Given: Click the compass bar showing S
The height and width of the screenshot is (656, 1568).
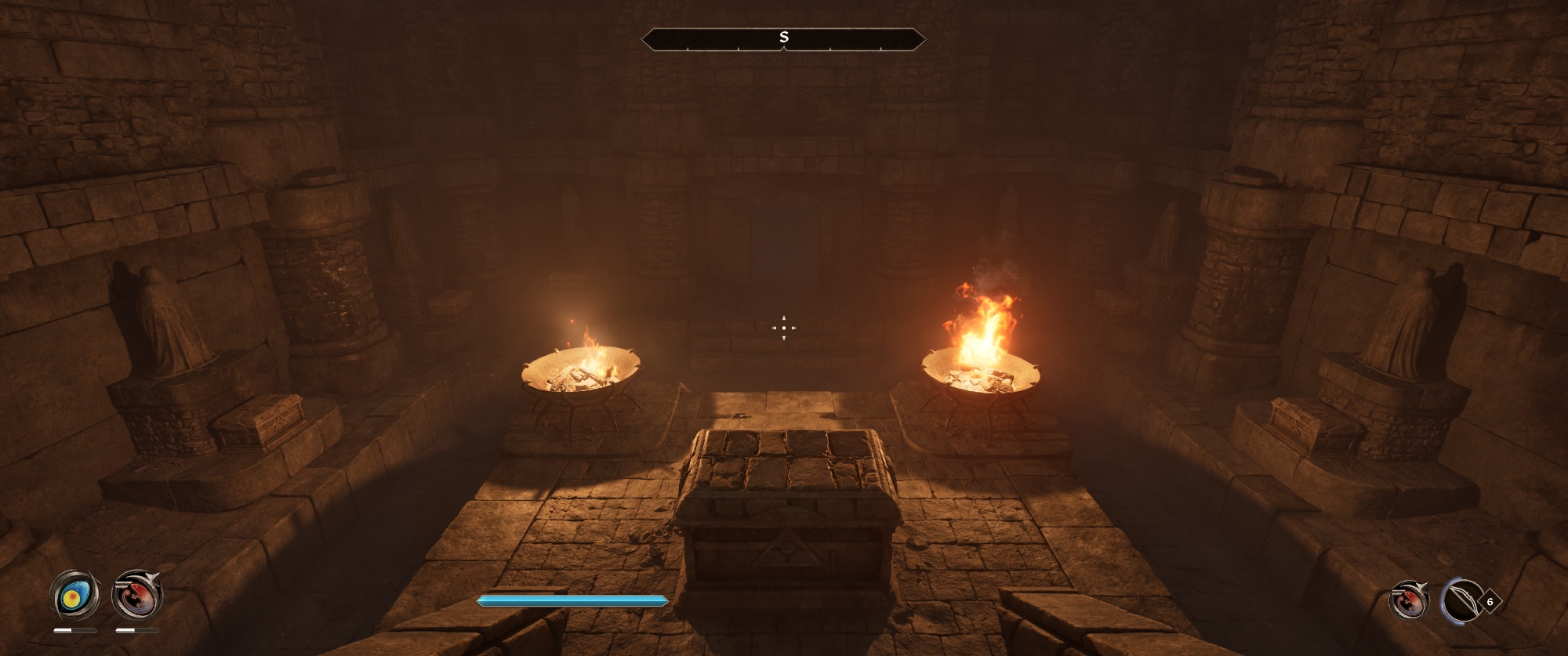Looking at the screenshot, I should coord(783,38).
